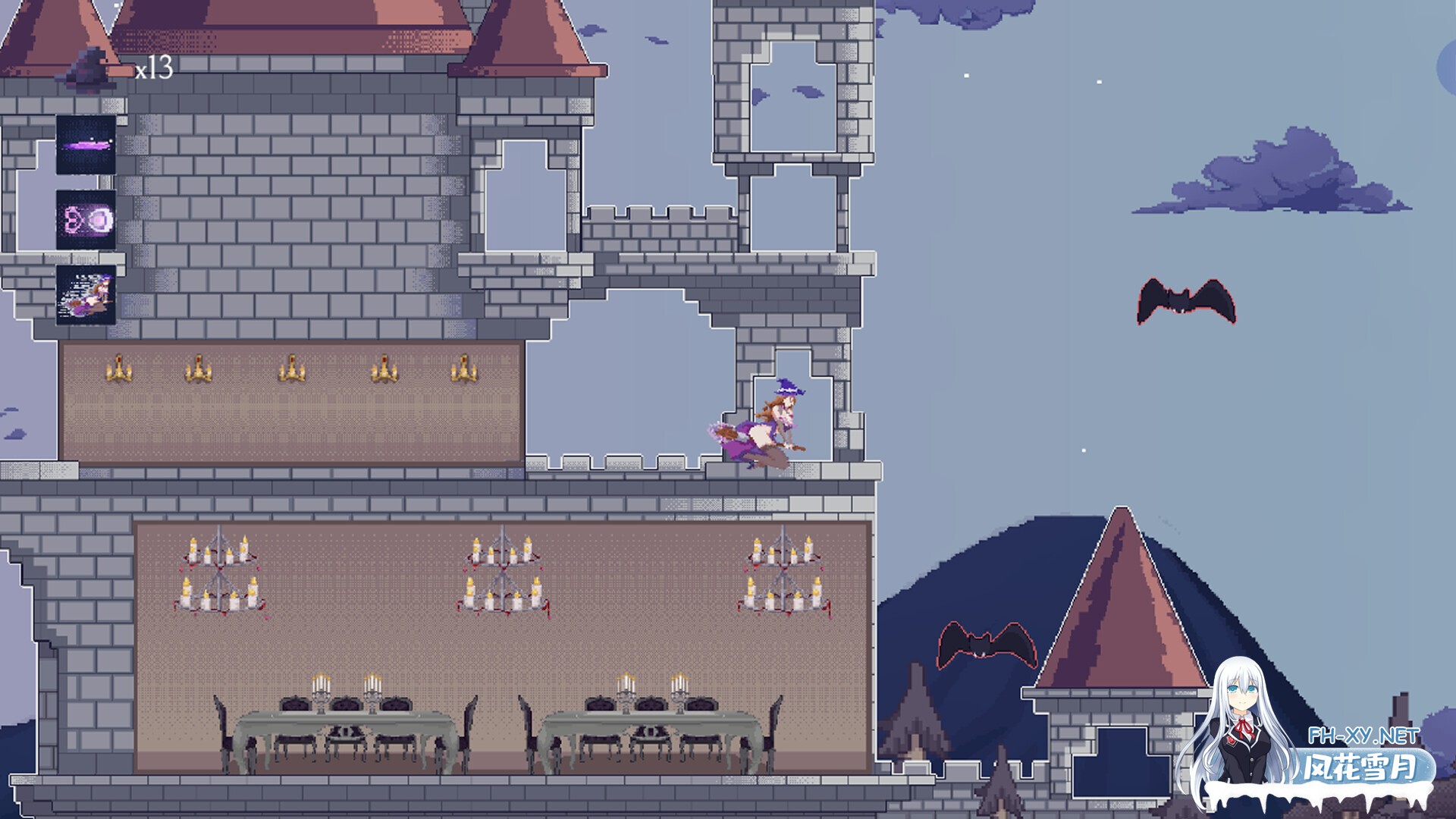Trigger the witch broom dash skill

[x=86, y=295]
